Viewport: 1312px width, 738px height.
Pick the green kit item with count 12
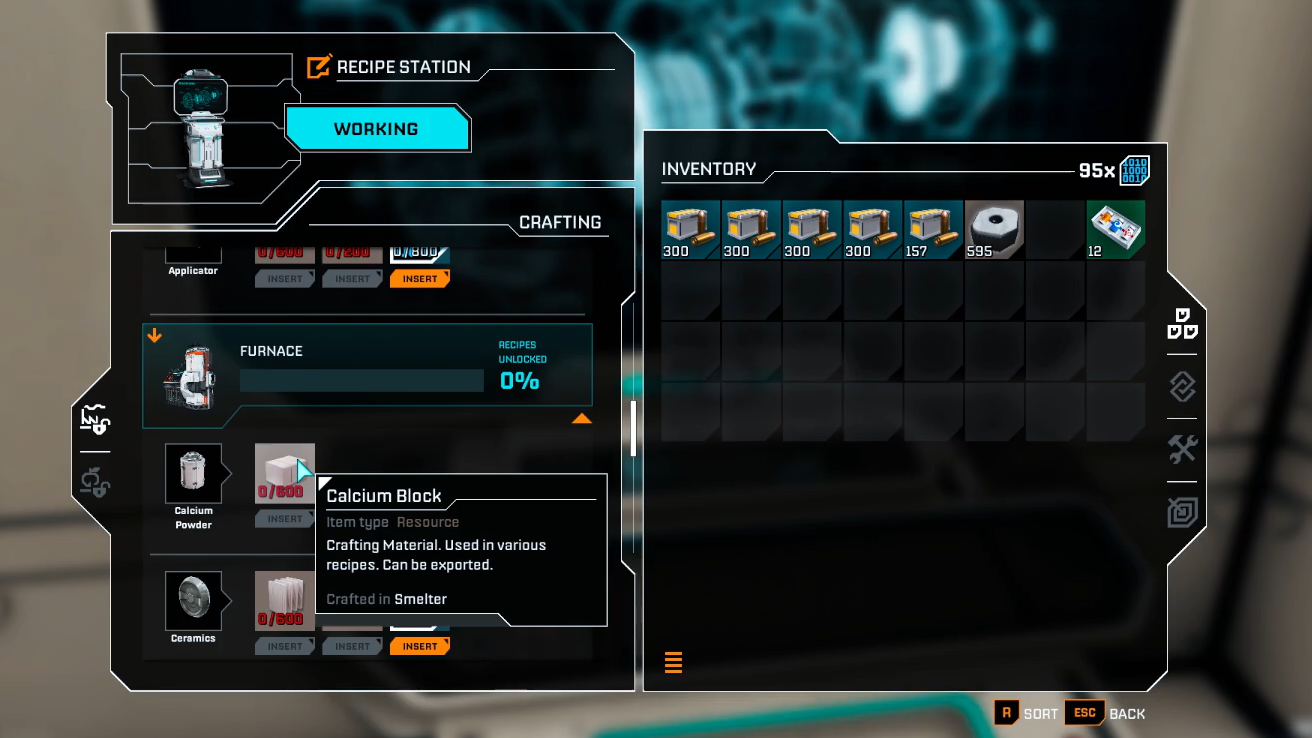(1116, 229)
